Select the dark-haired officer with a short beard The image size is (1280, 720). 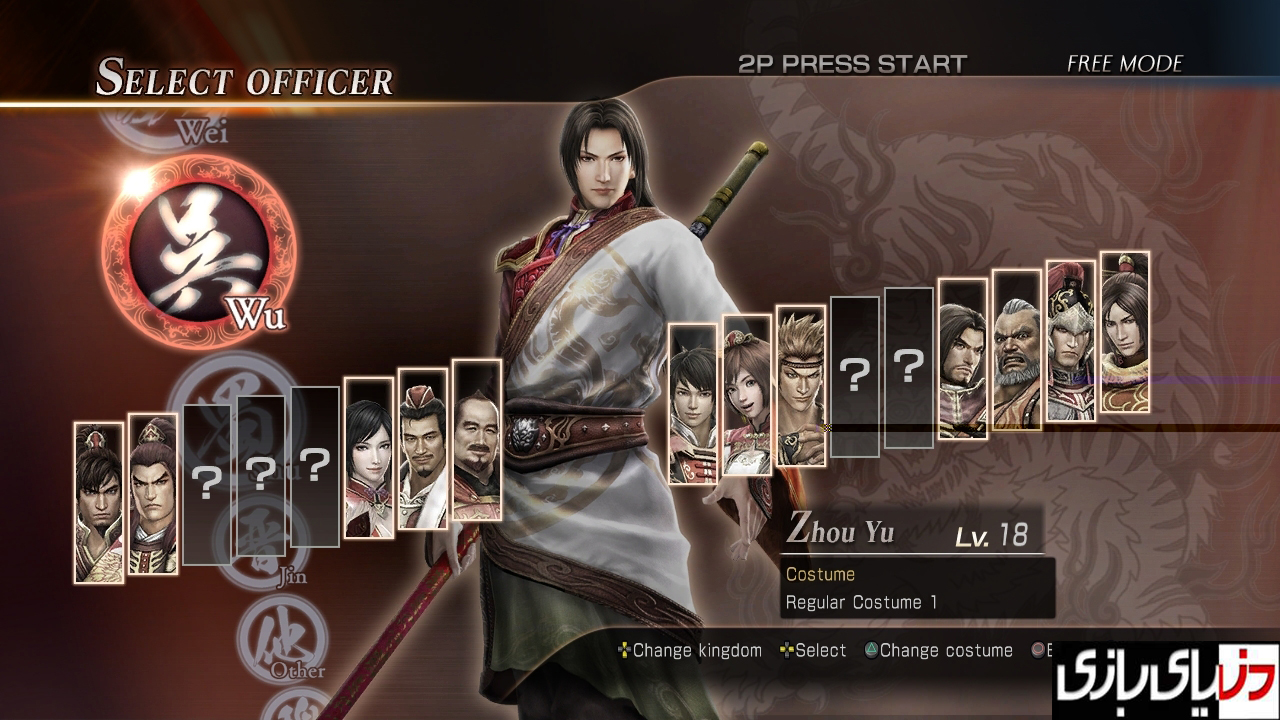[x=963, y=358]
